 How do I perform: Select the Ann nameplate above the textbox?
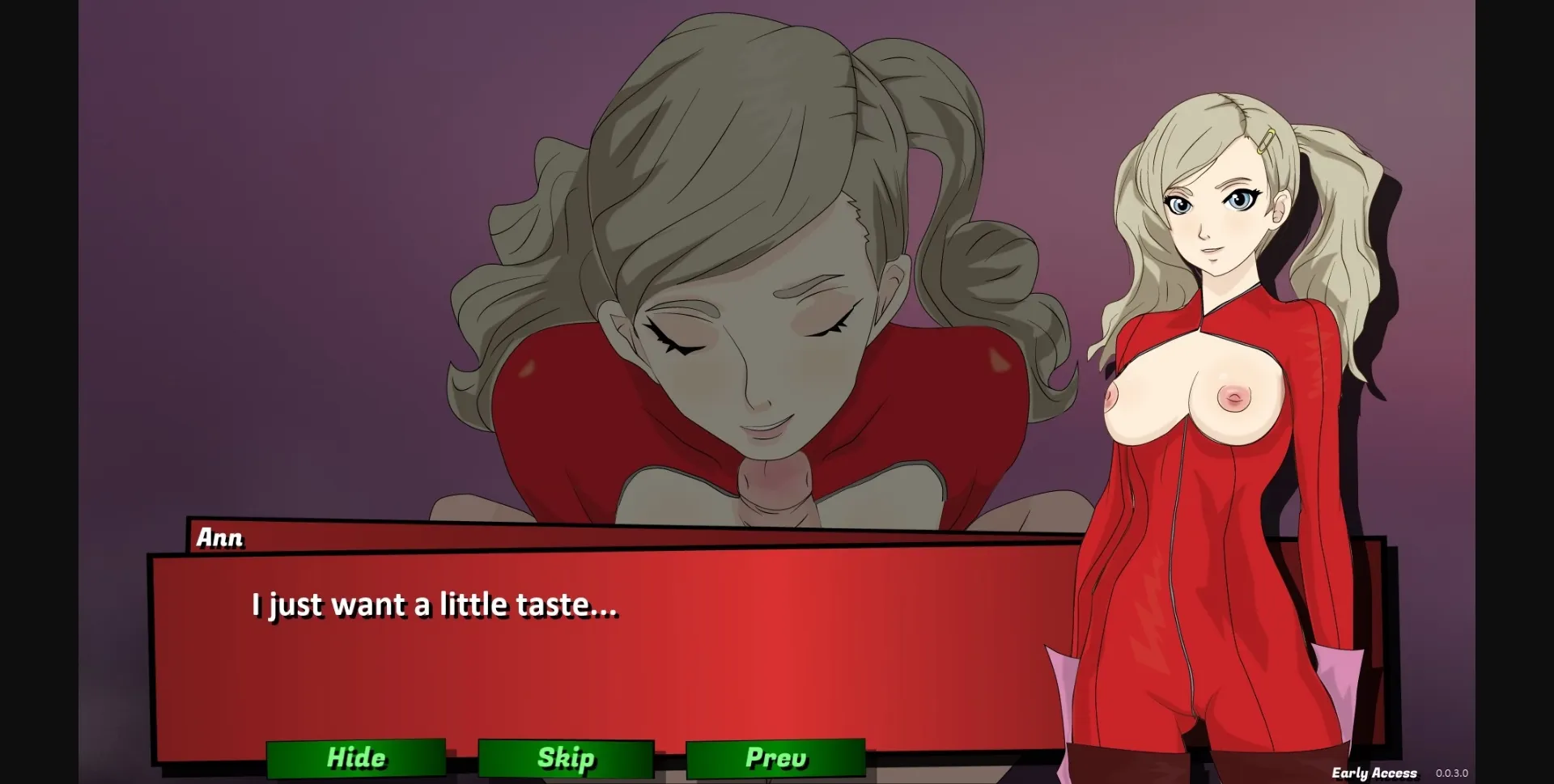click(219, 536)
